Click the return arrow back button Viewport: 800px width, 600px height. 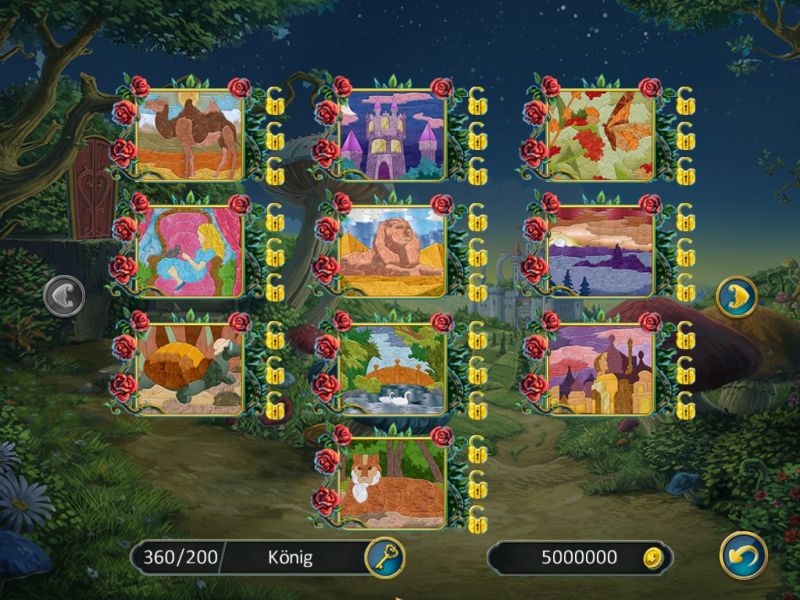(x=743, y=556)
